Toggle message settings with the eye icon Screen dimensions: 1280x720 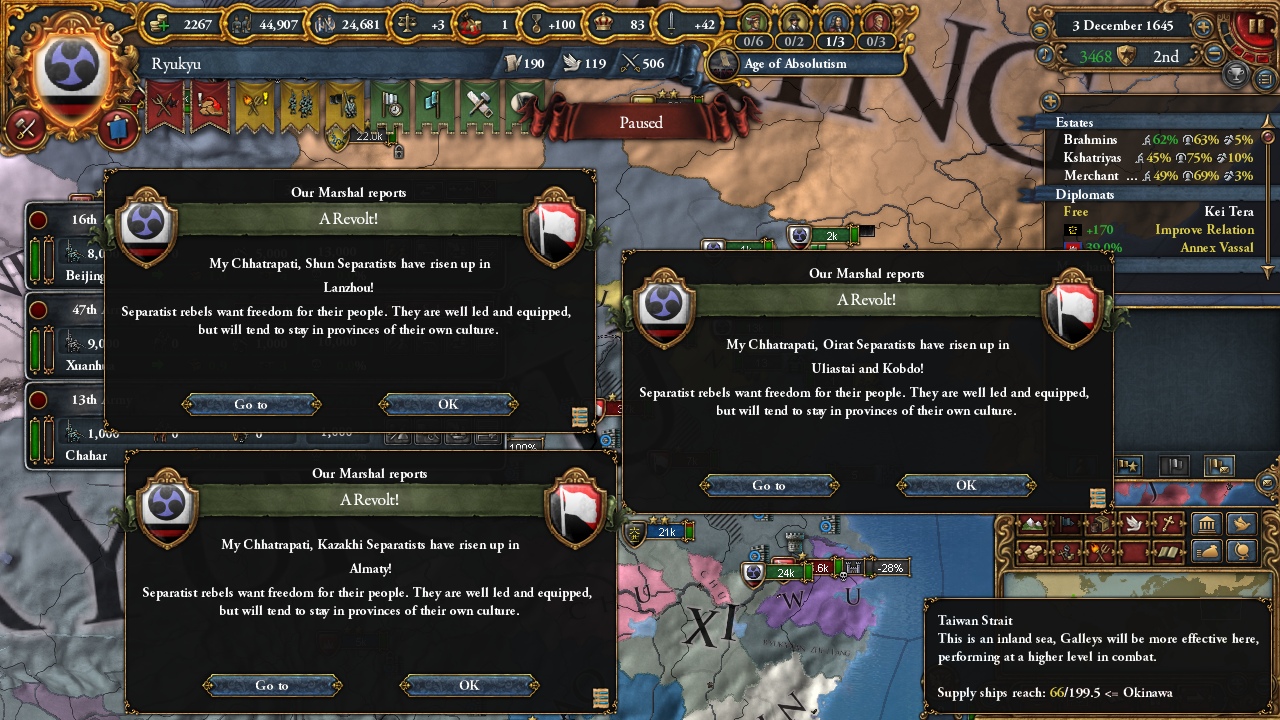pos(1040,28)
